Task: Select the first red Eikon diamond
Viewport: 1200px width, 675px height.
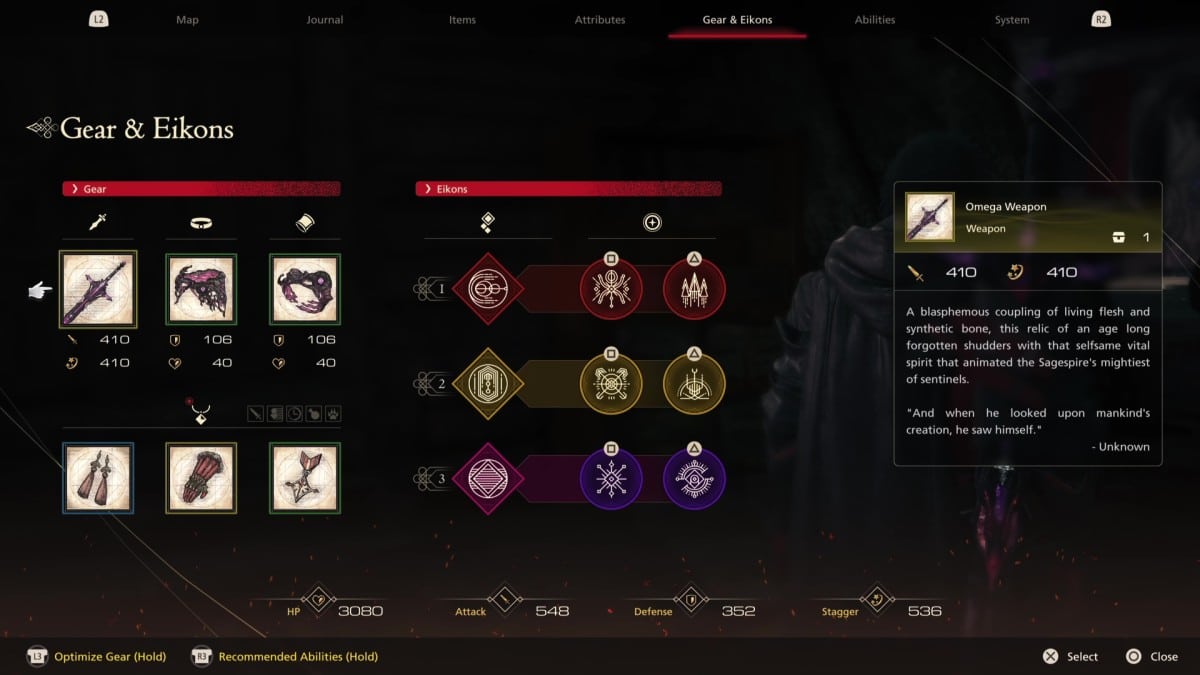Action: click(488, 289)
